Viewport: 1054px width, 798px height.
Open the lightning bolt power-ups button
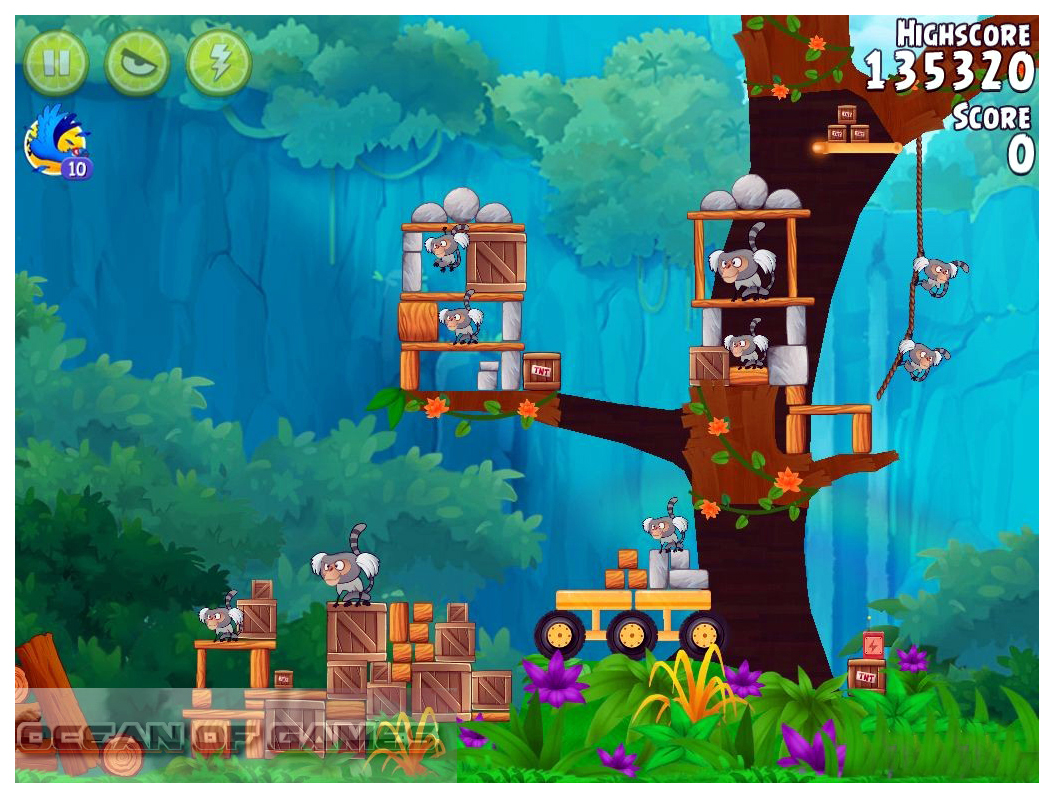[218, 63]
